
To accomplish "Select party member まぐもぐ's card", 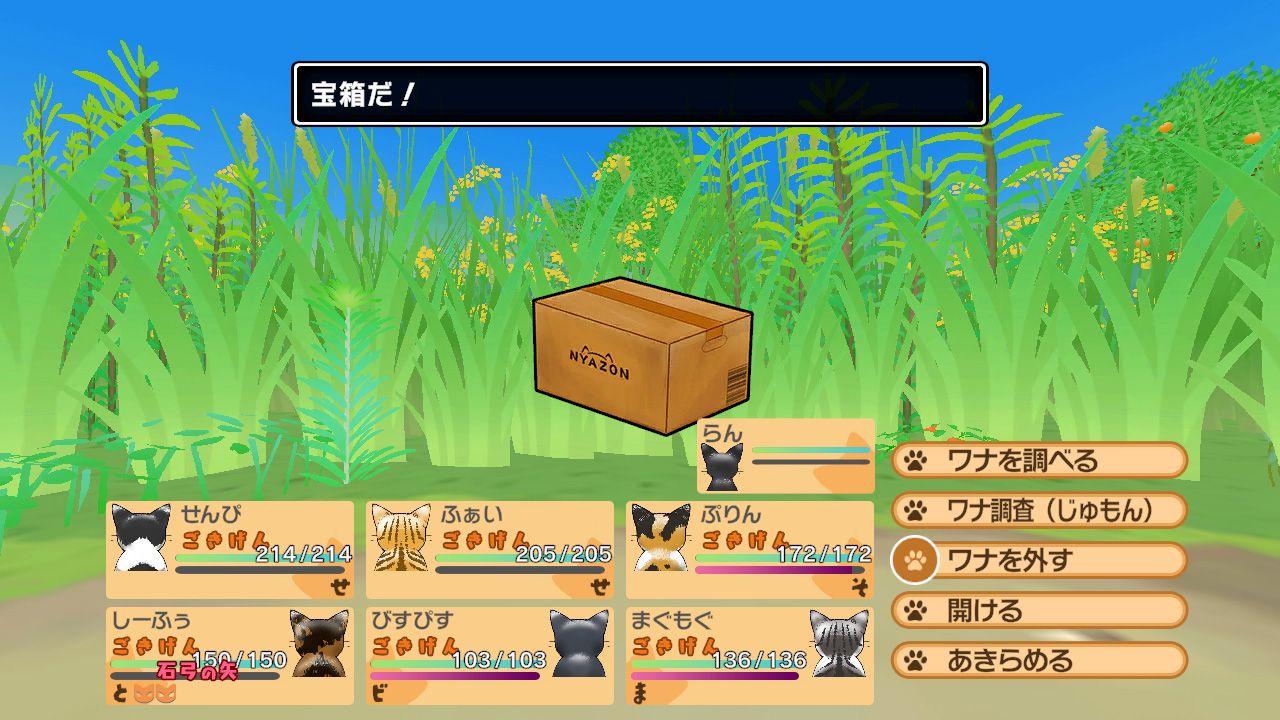I will 750,655.
